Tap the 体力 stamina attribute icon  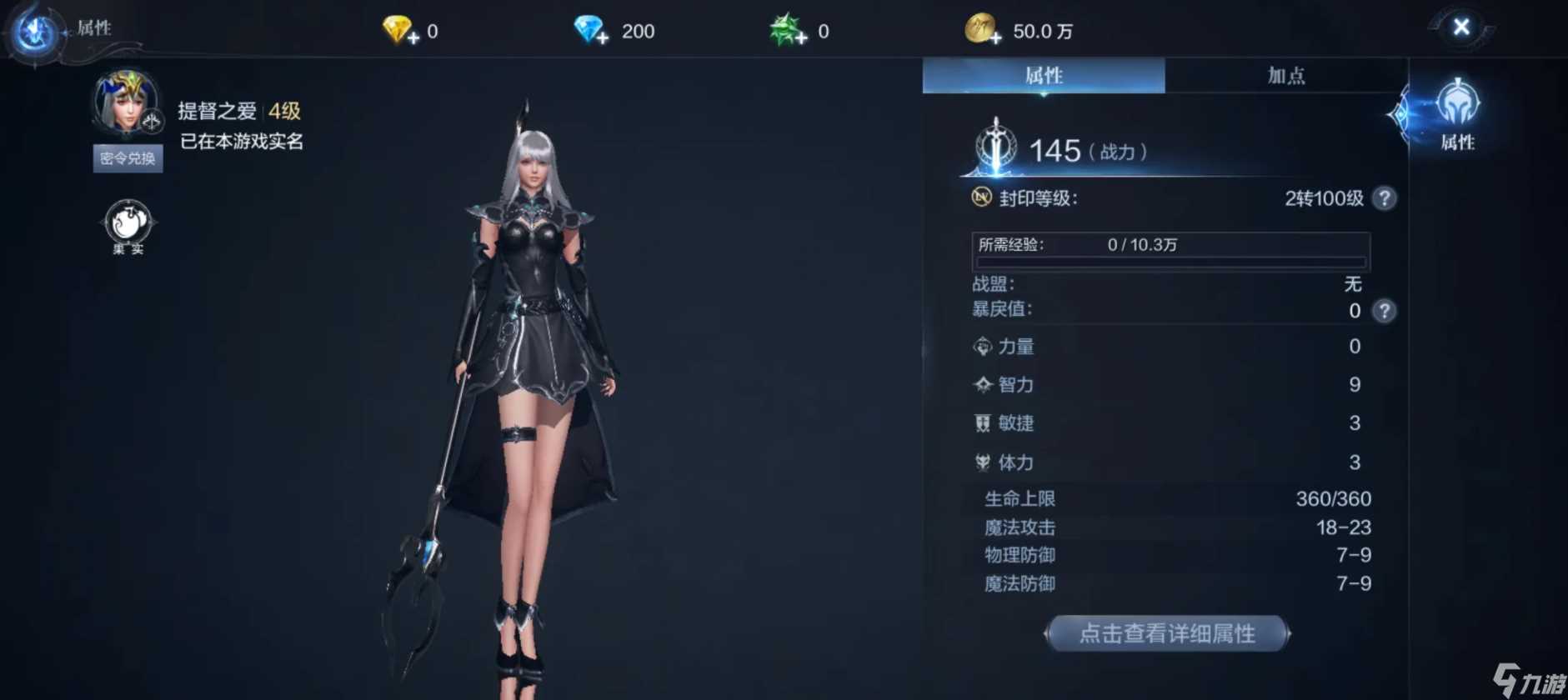click(981, 462)
